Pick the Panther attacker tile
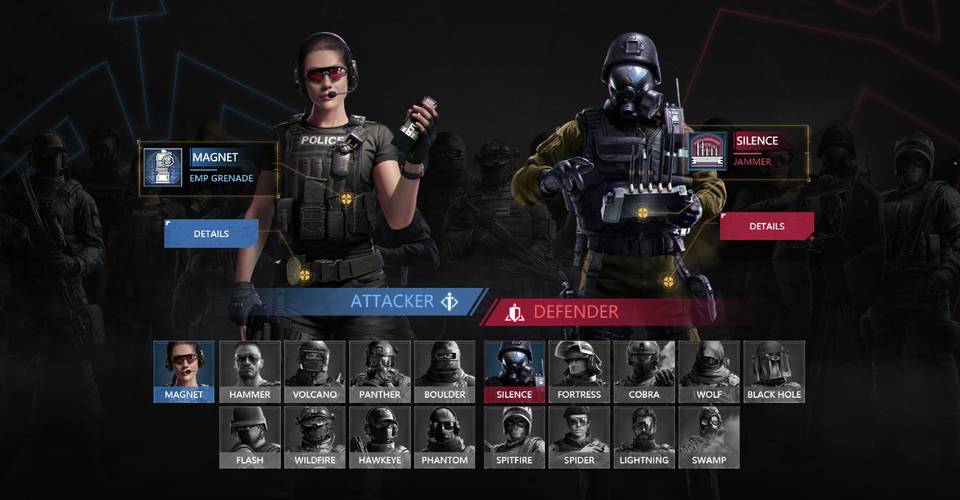 click(380, 371)
